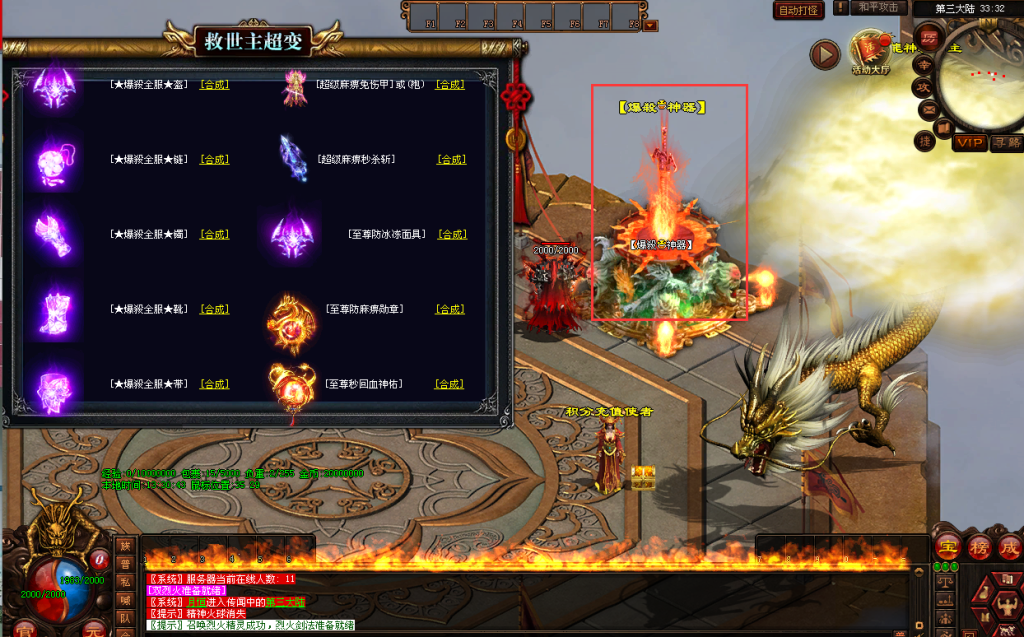Viewport: 1024px width, 637px height.
Task: Craft the ★爆殺全服★链 necklace via 合成
Action: click(214, 159)
